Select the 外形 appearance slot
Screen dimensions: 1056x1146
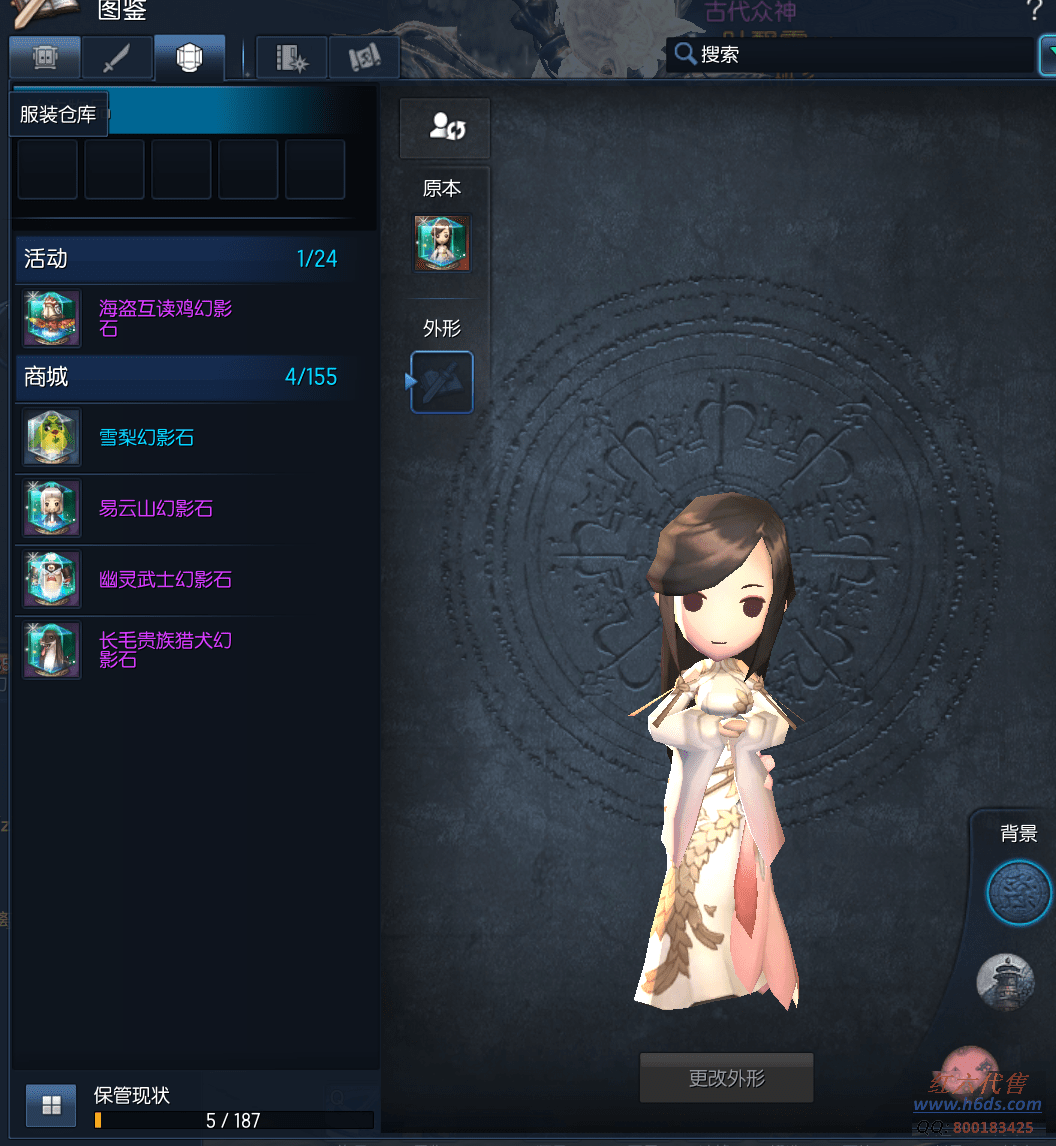click(442, 381)
